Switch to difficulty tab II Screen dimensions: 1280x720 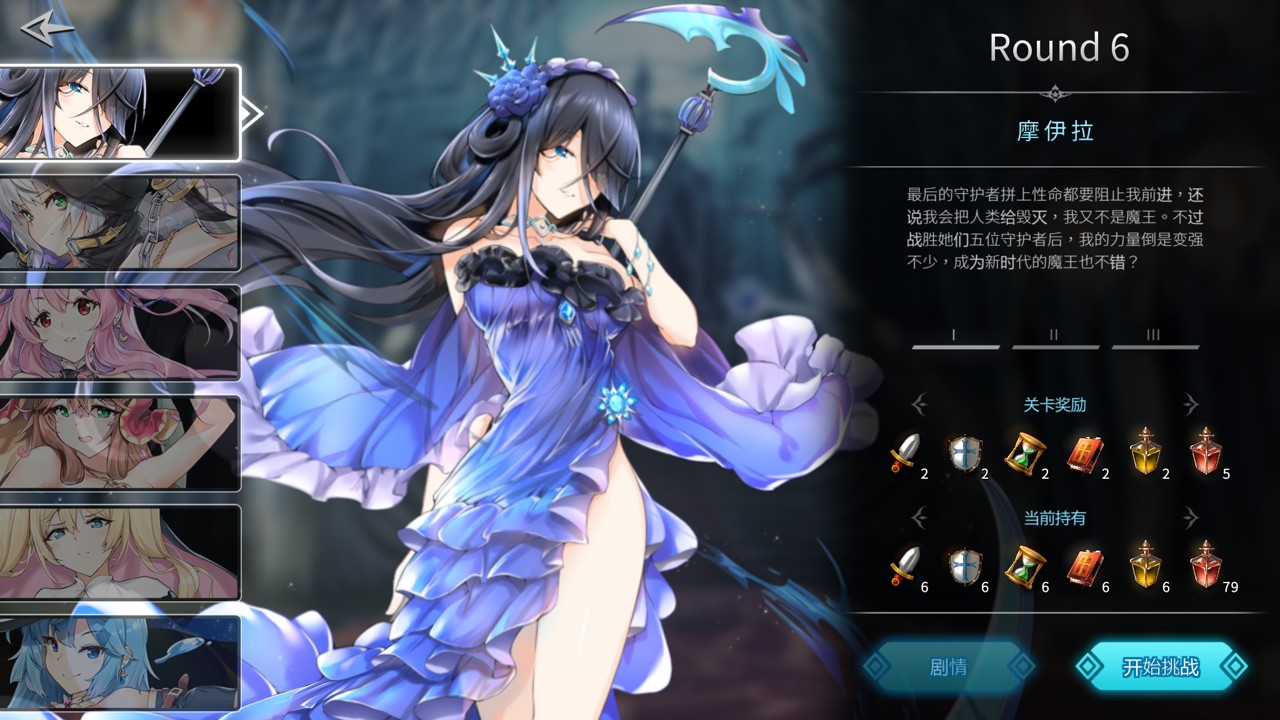[1054, 338]
